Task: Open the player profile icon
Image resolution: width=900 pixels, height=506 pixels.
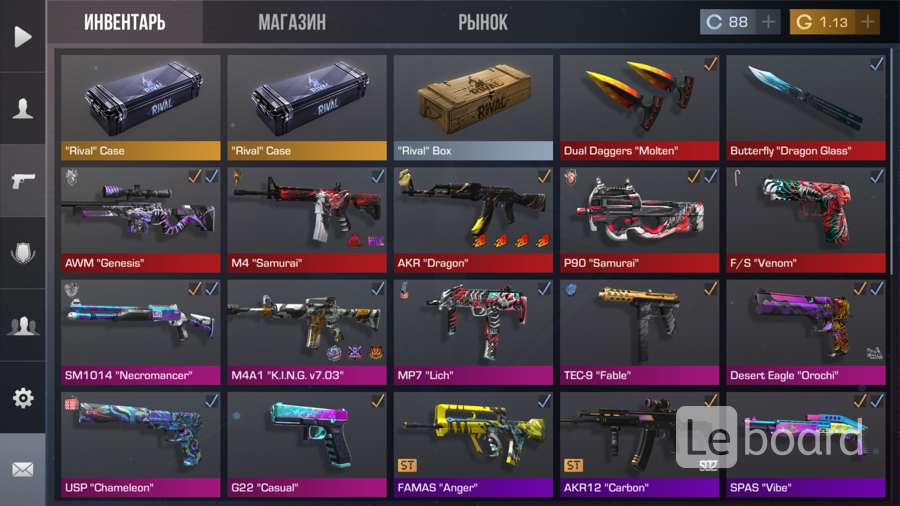Action: (x=22, y=108)
